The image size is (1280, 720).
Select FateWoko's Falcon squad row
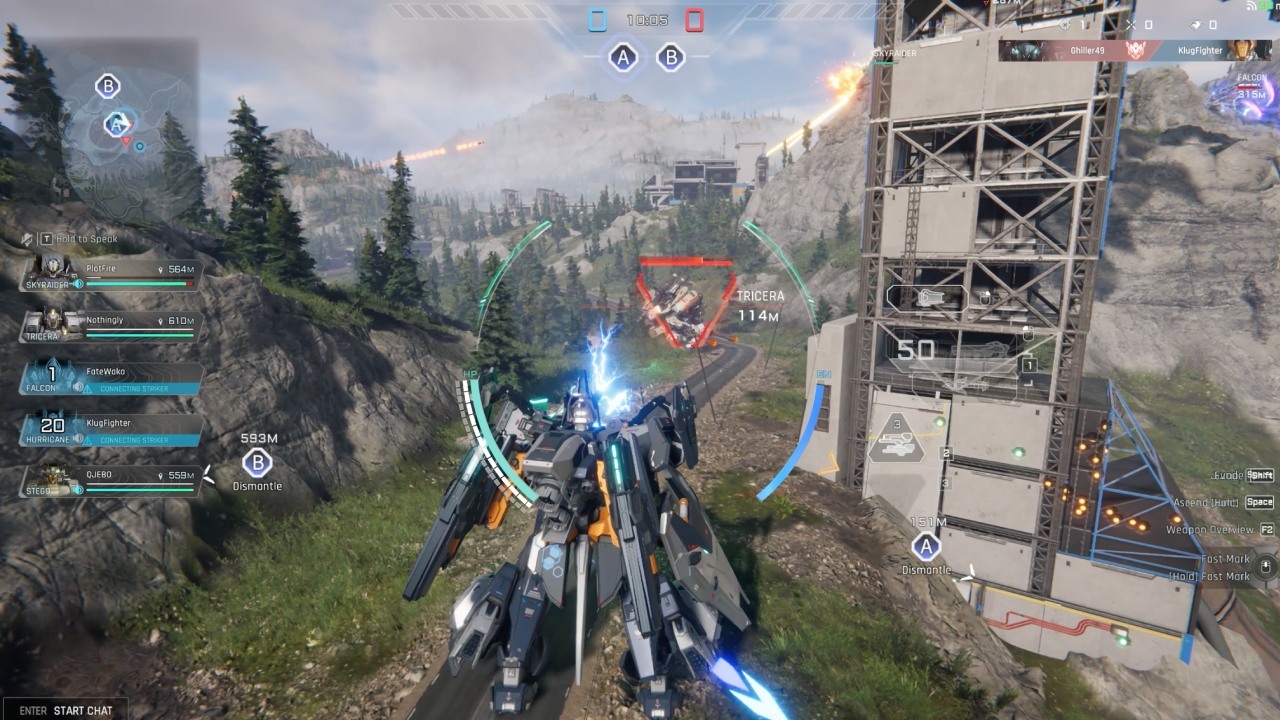click(112, 377)
